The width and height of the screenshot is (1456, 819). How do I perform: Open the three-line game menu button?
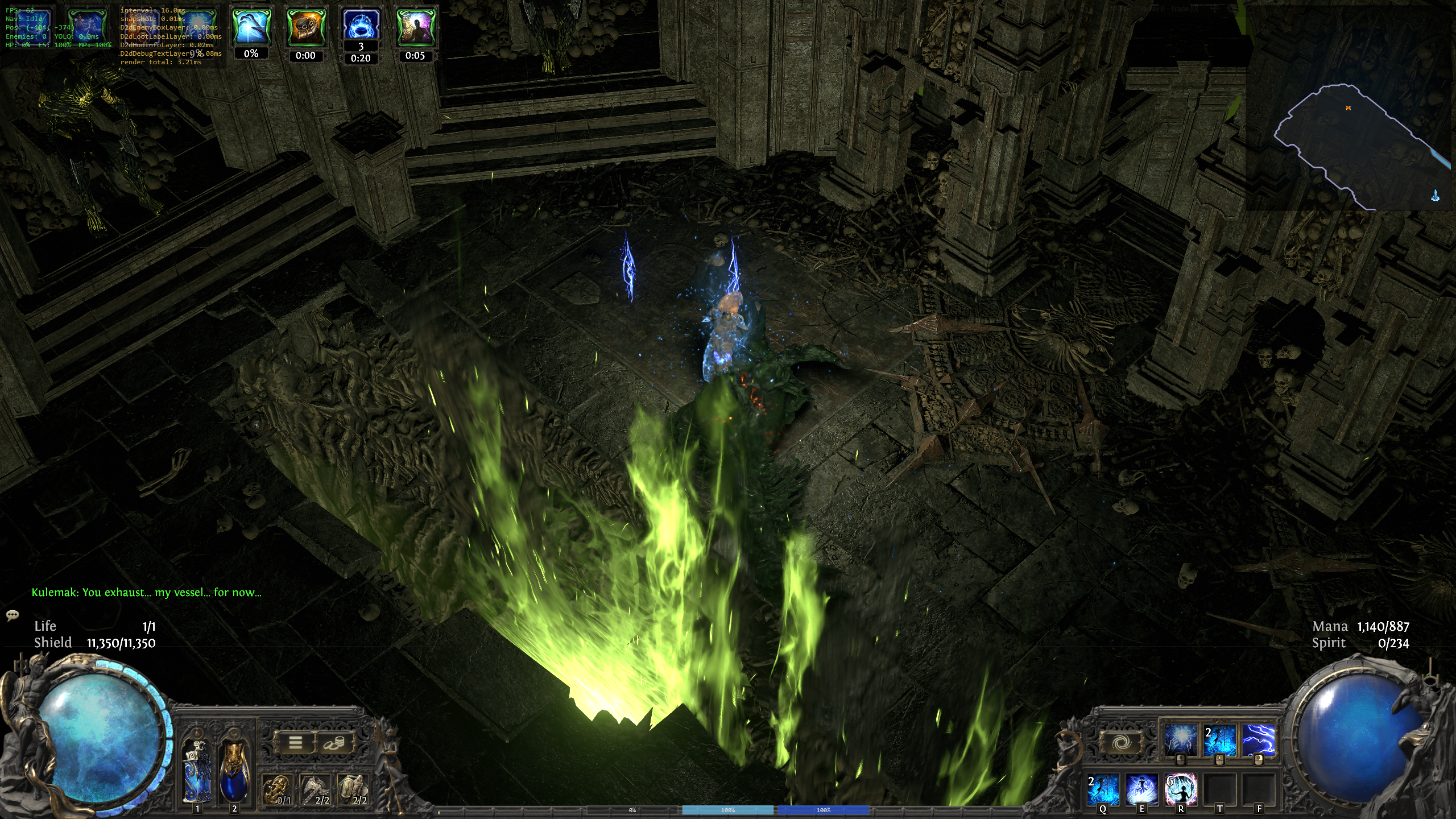tap(295, 743)
